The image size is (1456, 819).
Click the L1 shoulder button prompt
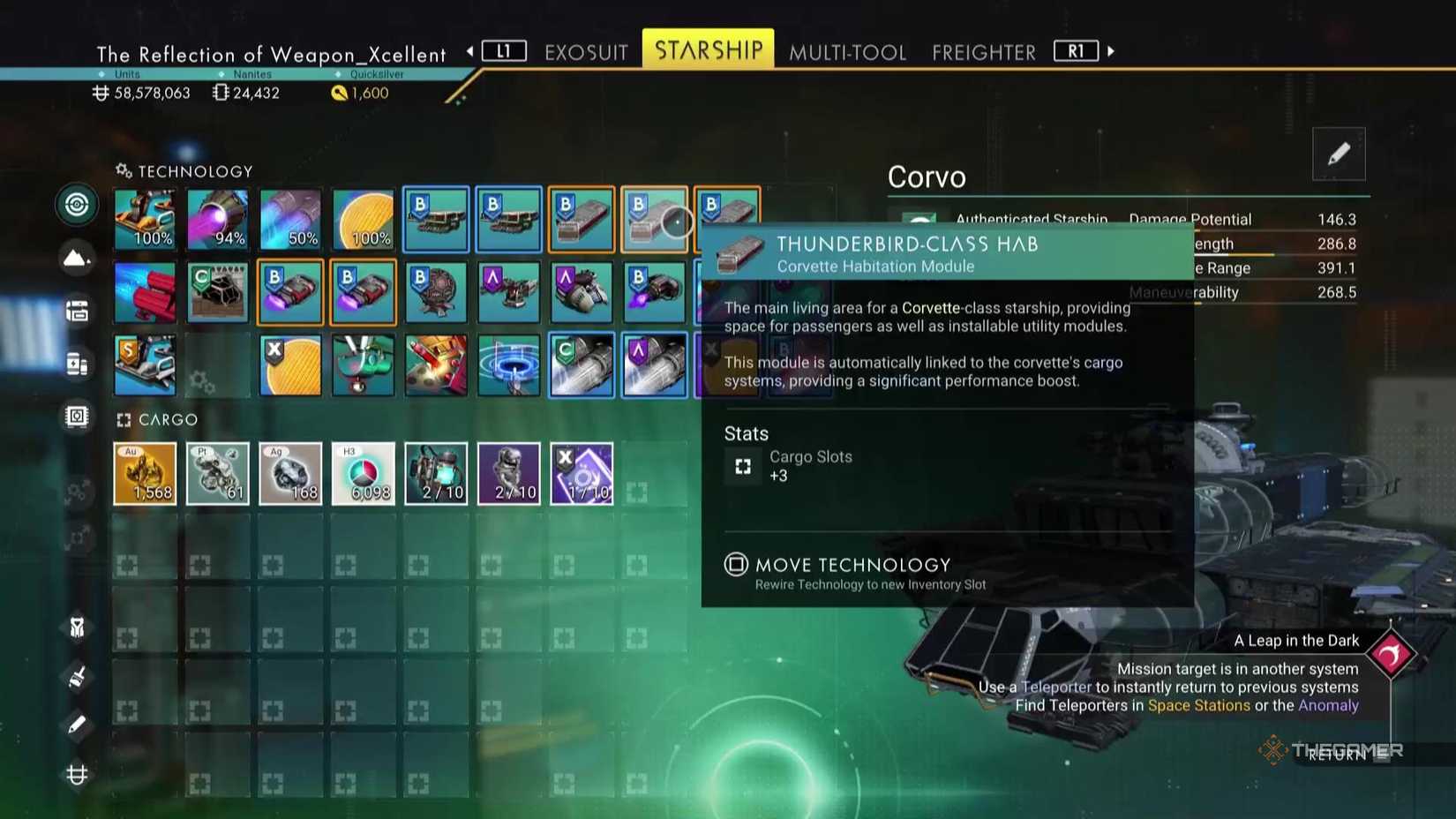[503, 51]
